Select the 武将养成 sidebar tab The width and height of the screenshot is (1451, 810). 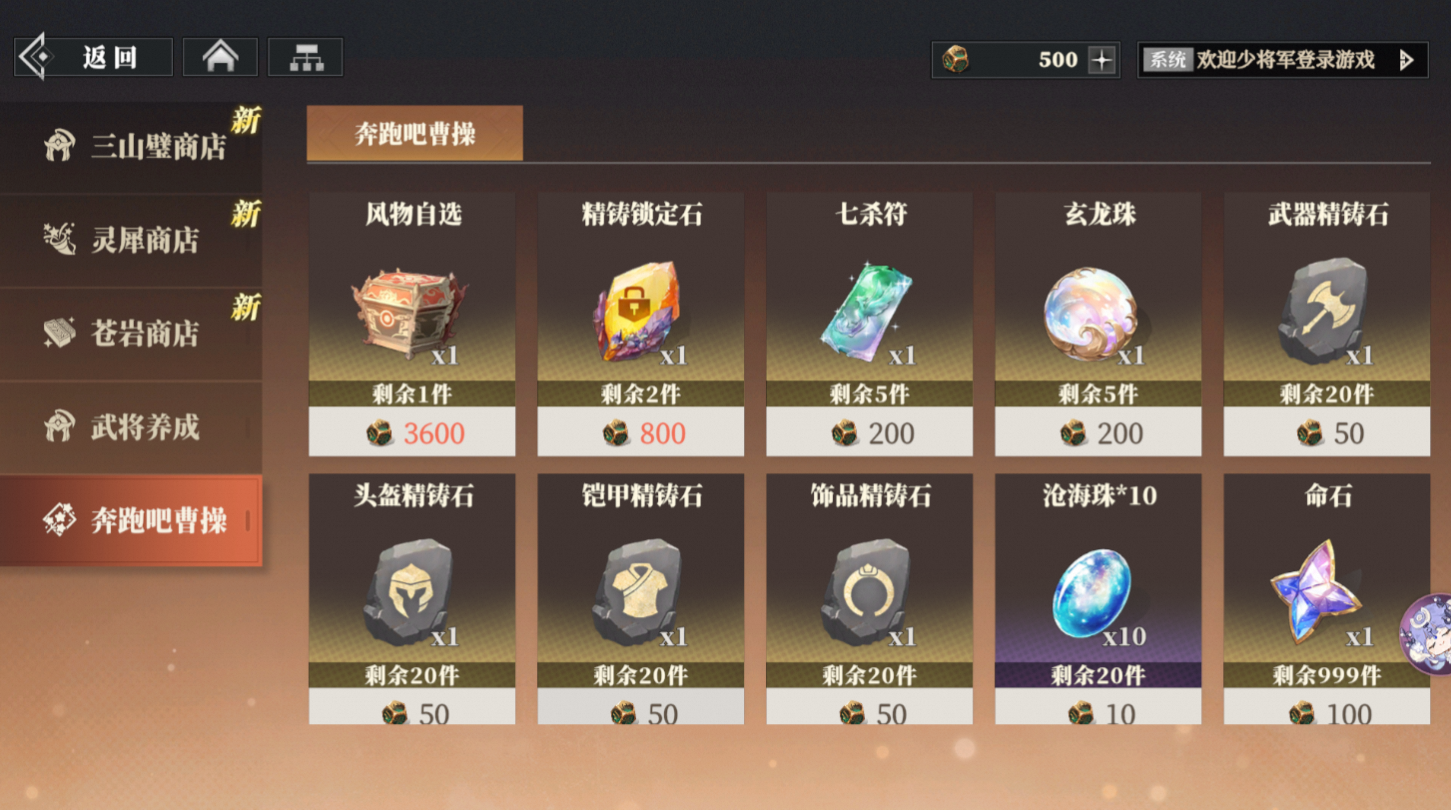click(x=130, y=425)
